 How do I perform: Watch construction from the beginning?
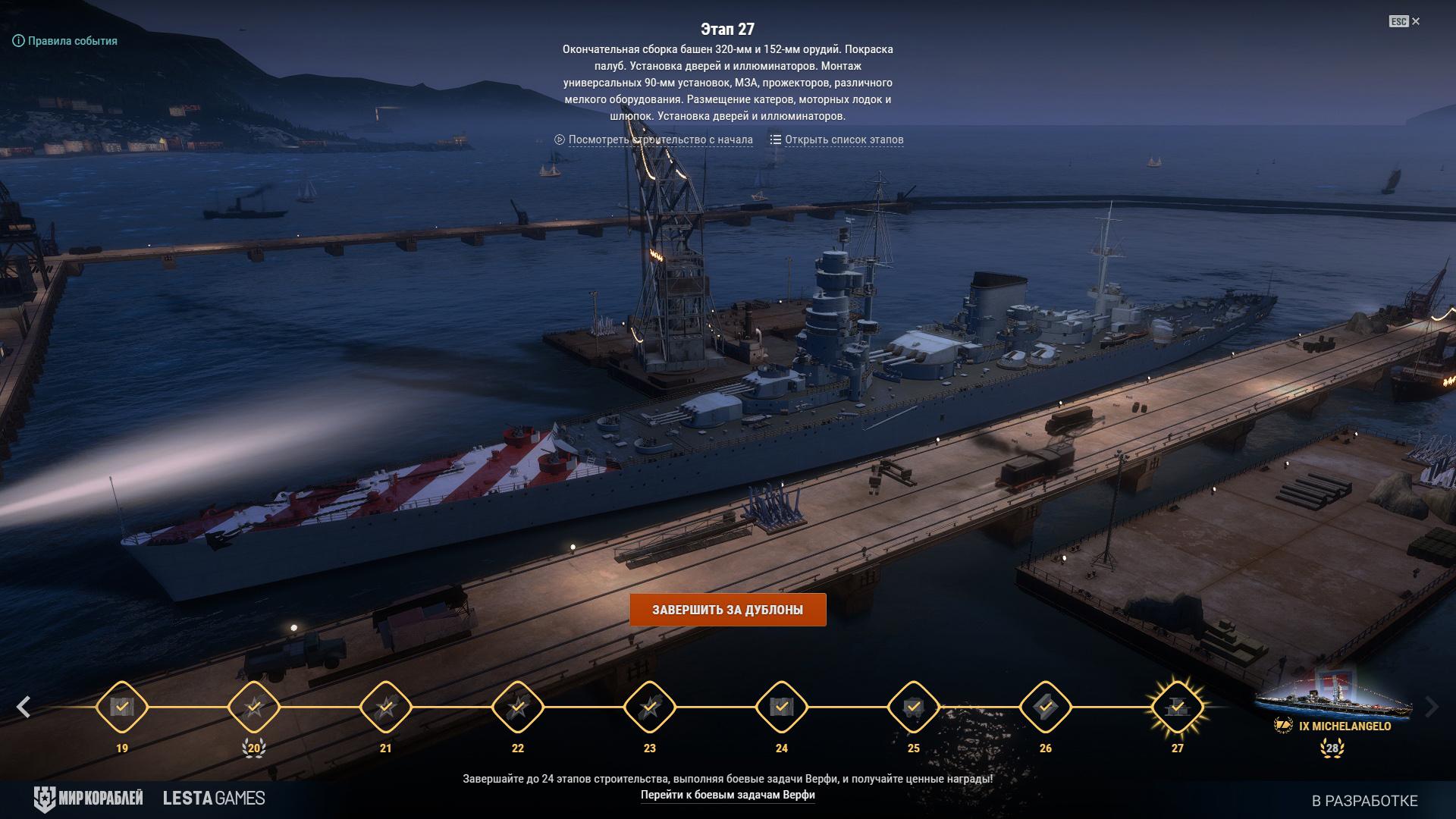click(x=654, y=140)
